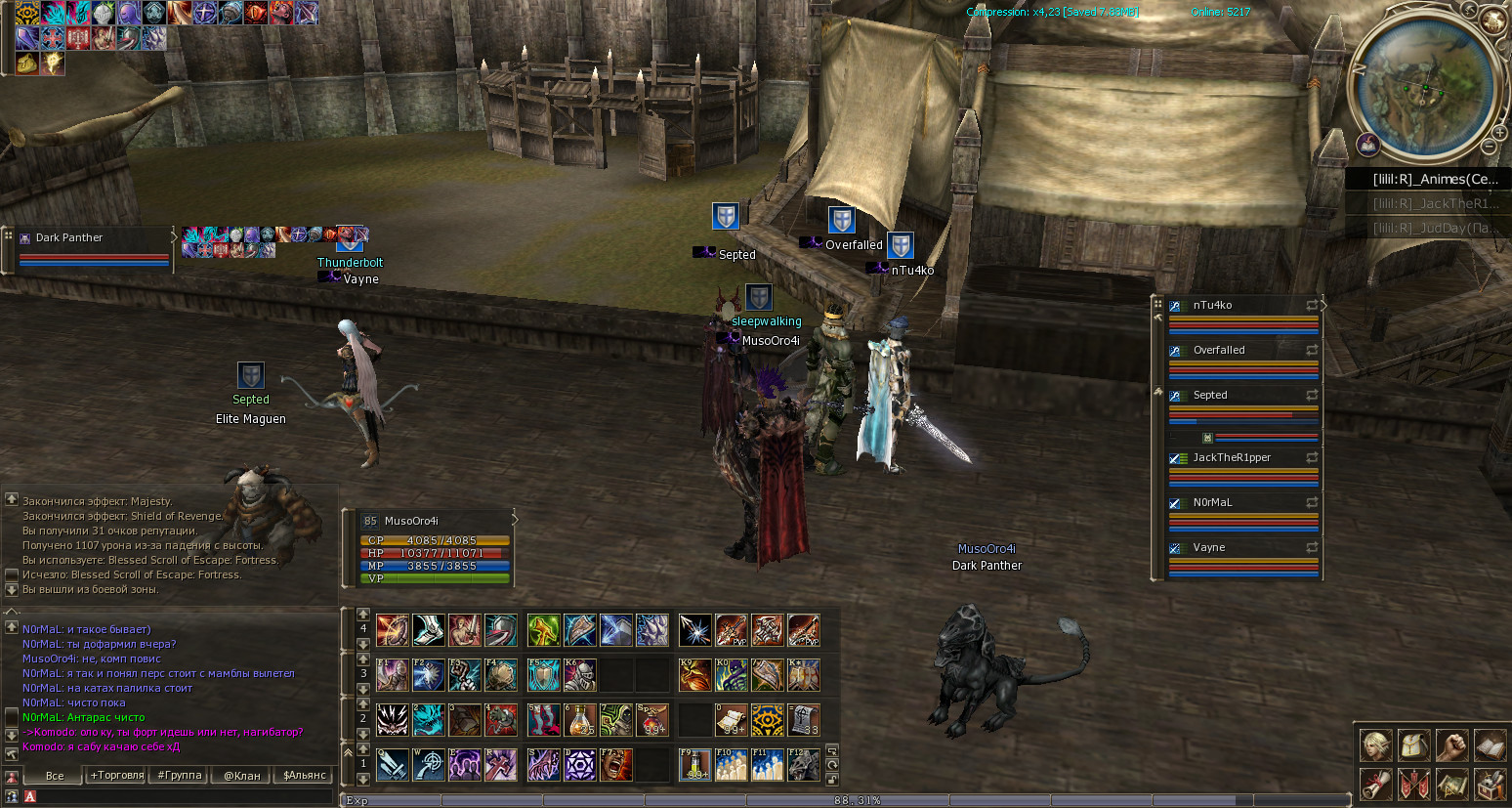The width and height of the screenshot is (1512, 808).
Task: Open the inventory bag icon
Action: click(x=1414, y=745)
